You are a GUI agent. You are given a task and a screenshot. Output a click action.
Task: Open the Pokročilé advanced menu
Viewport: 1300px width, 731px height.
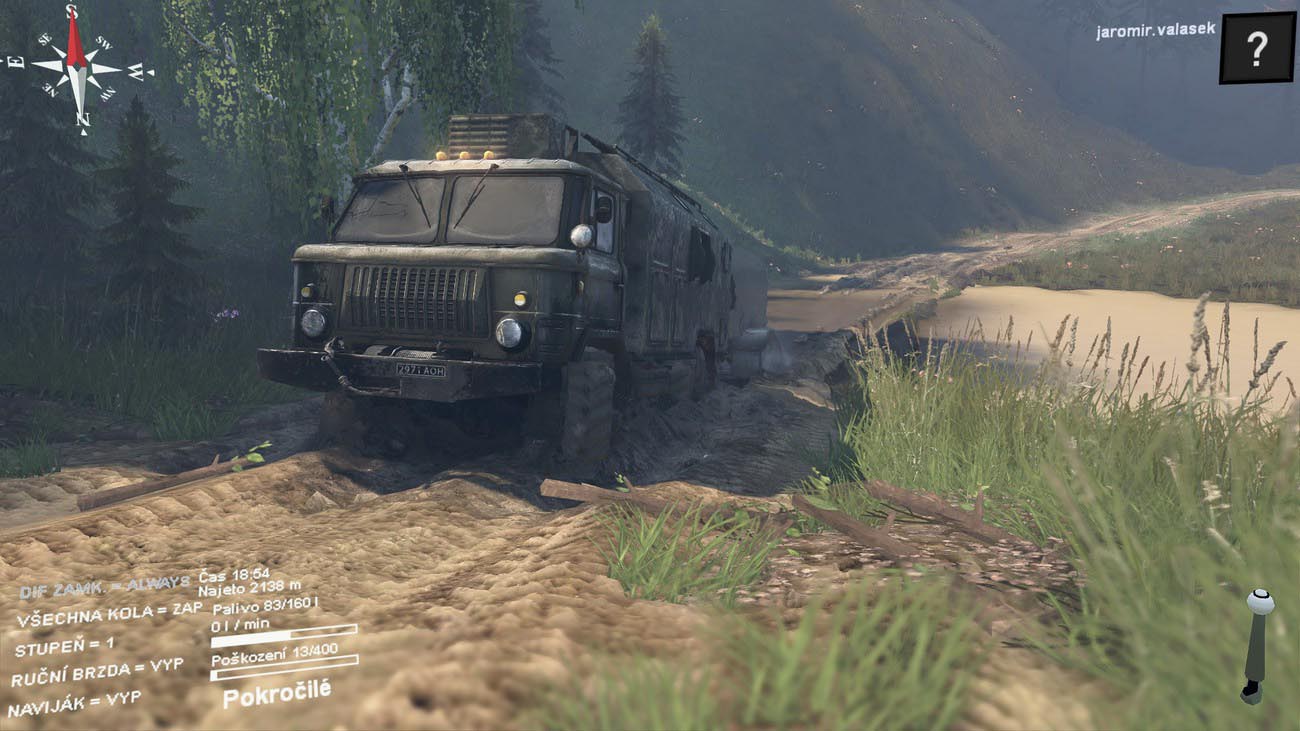pyautogui.click(x=276, y=692)
